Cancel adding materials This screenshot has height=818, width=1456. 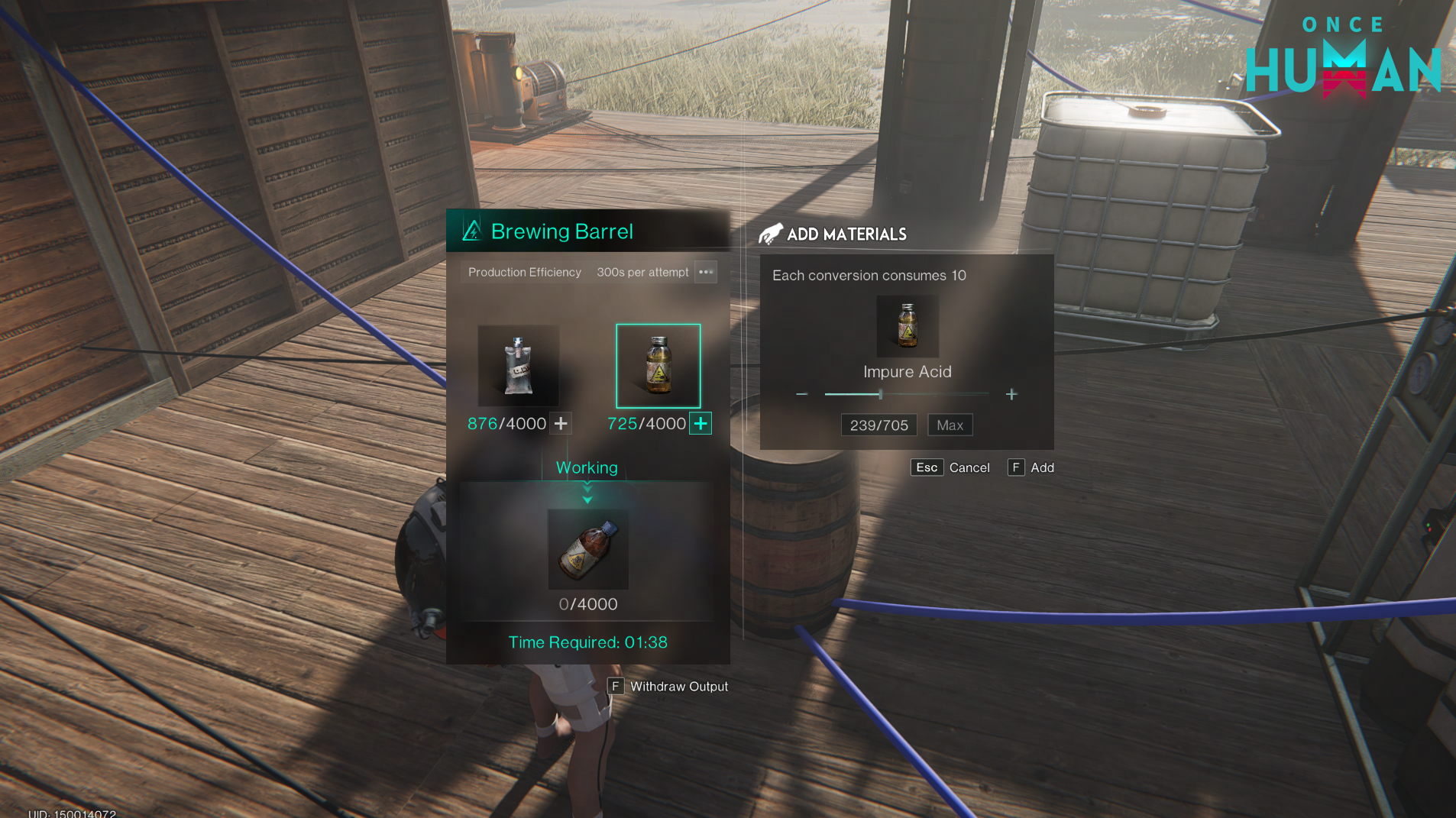pos(950,467)
